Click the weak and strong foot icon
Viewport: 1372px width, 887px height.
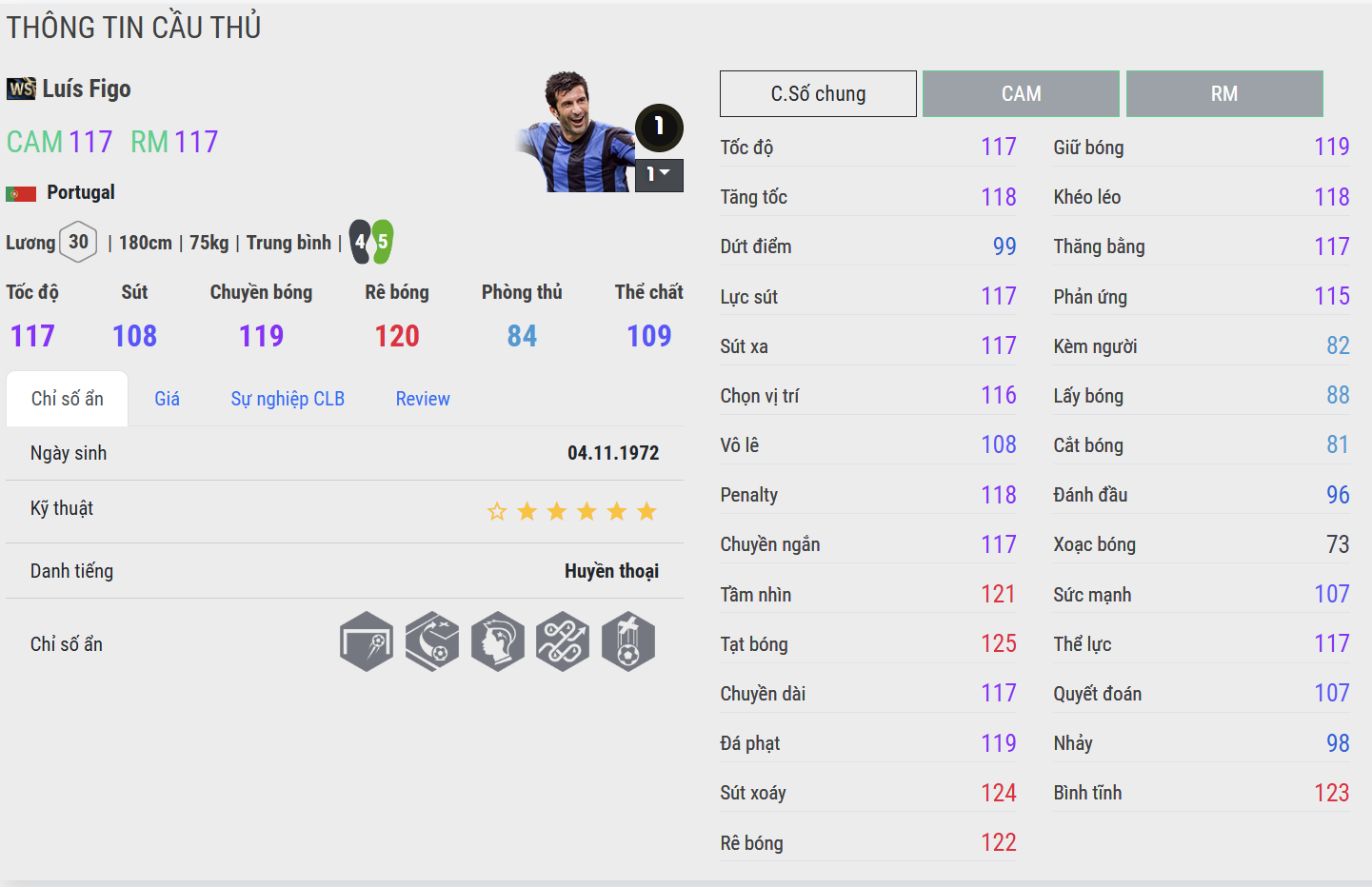point(371,242)
